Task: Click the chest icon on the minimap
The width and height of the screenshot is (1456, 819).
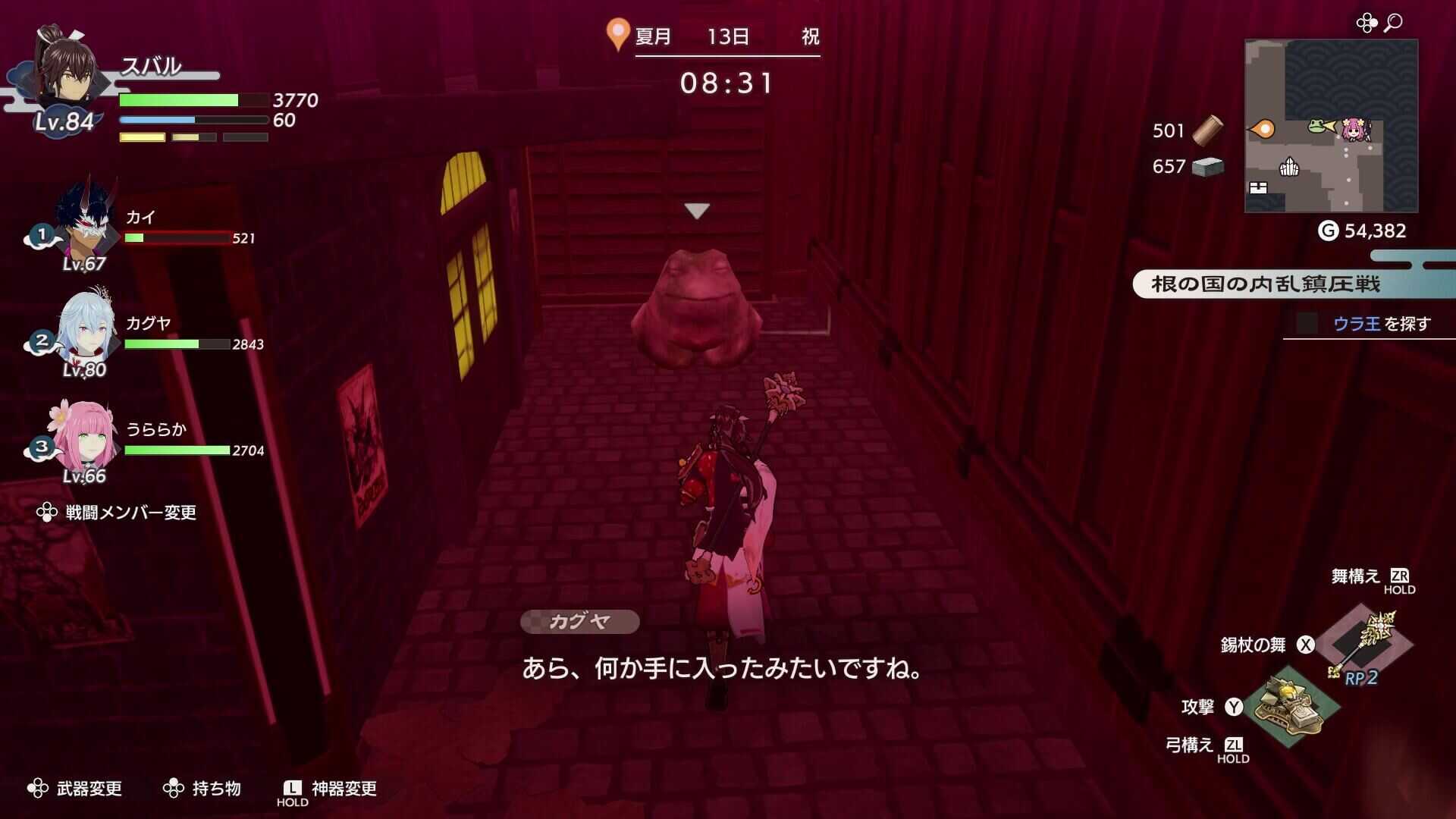Action: 1258,187
